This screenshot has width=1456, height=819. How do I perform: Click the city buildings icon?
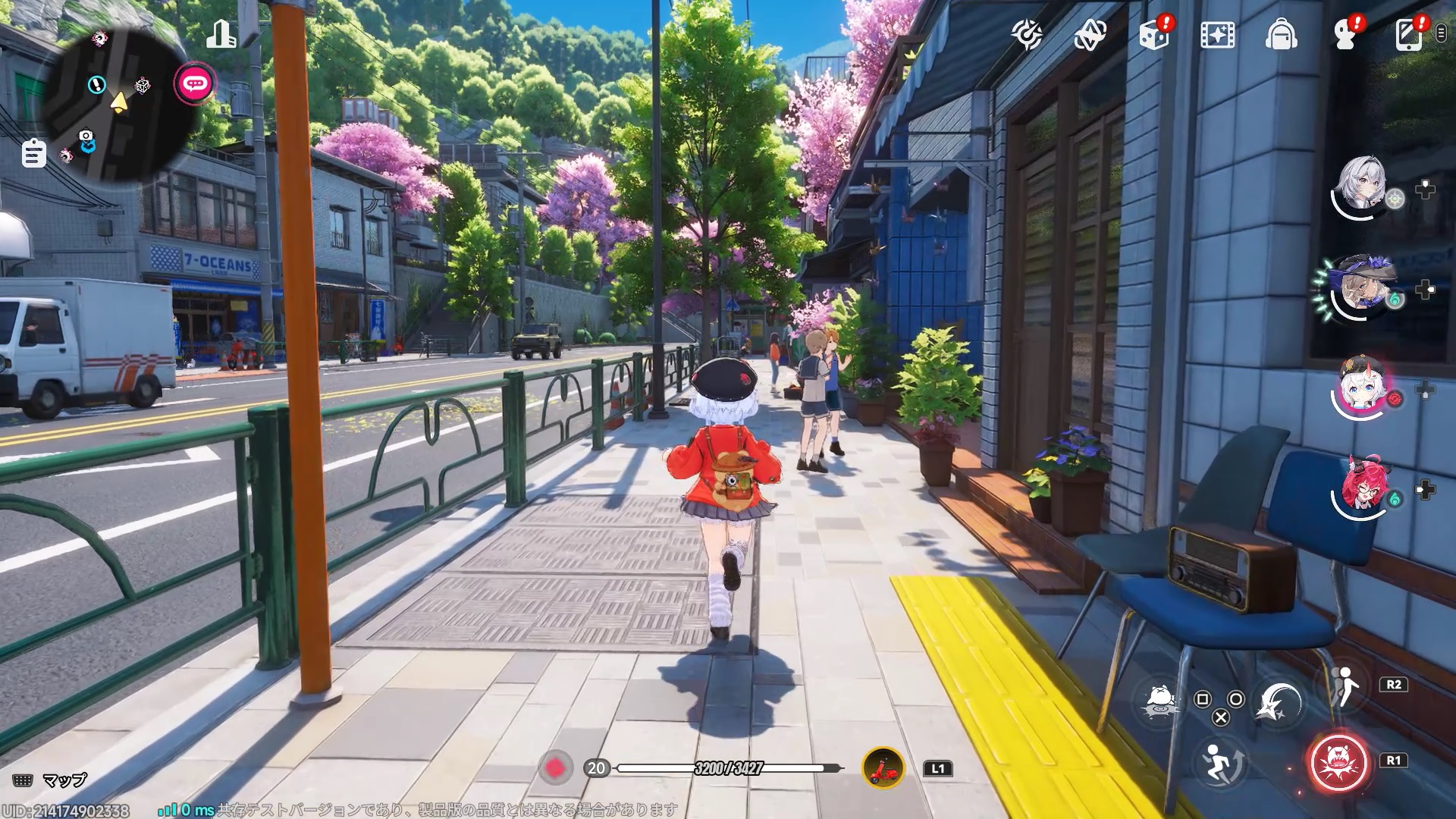click(x=221, y=34)
